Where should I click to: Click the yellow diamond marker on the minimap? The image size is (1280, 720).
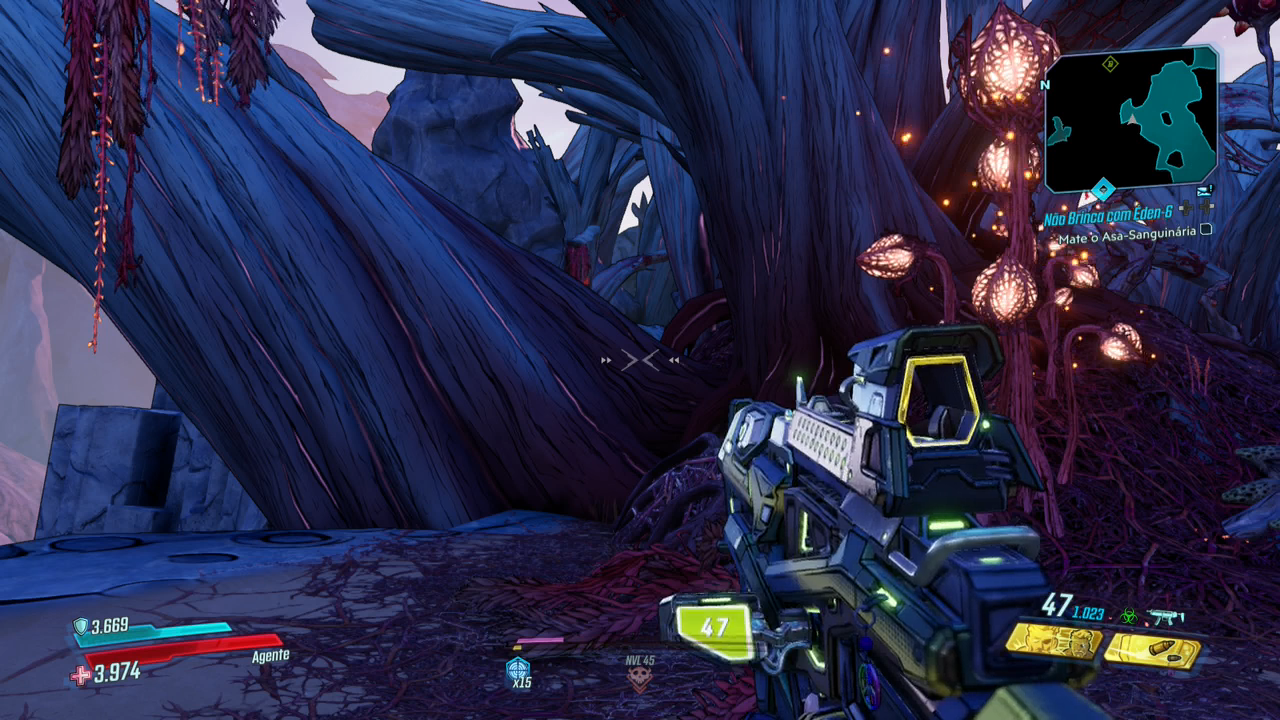(1108, 65)
